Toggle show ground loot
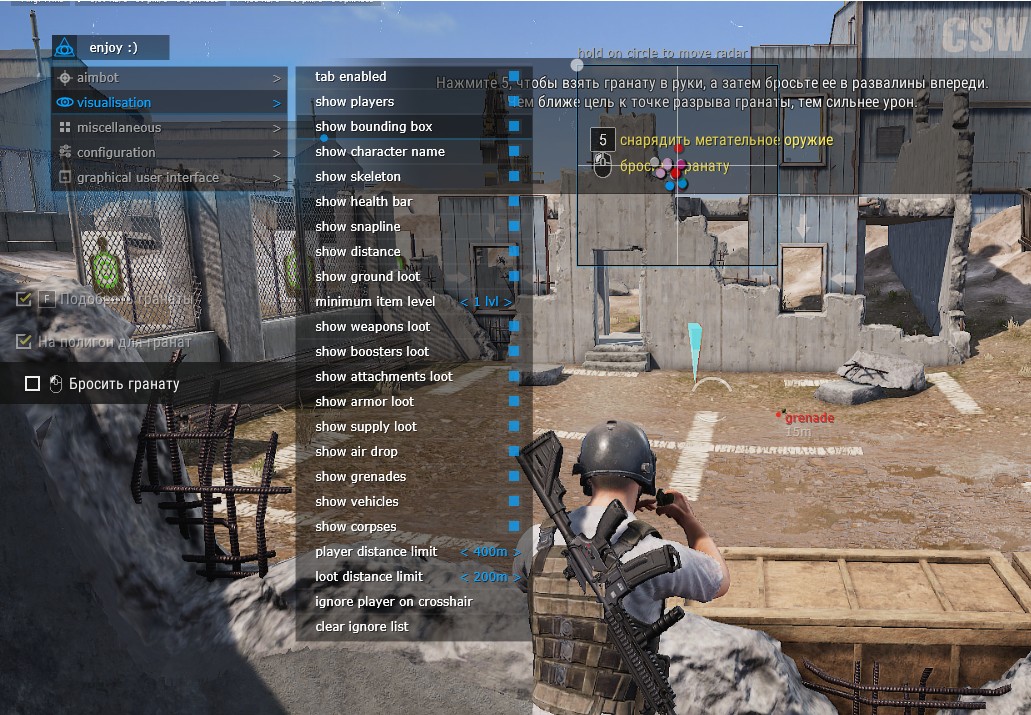1031x715 pixels. [513, 277]
